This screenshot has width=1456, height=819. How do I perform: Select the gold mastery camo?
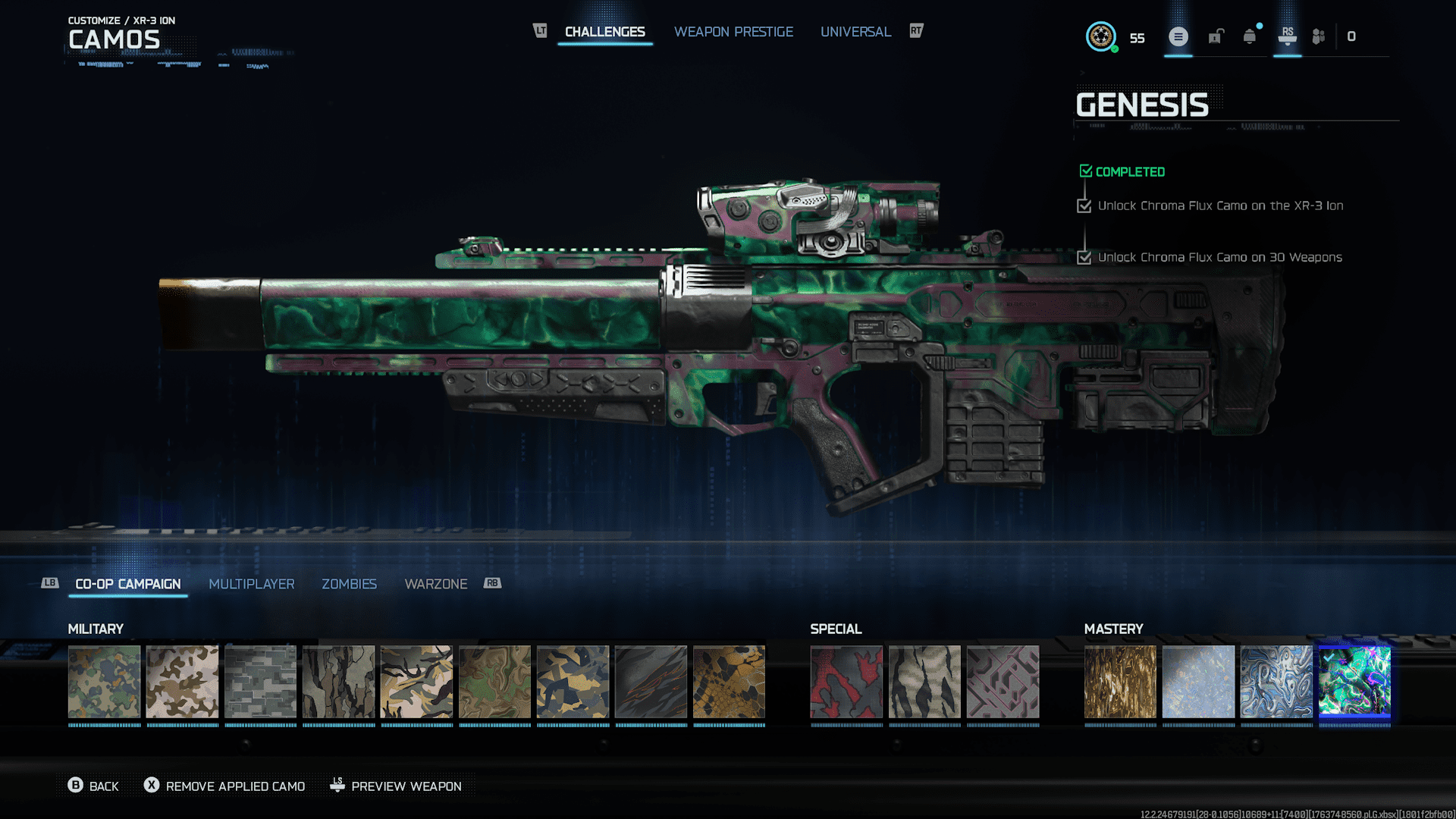[1120, 682]
